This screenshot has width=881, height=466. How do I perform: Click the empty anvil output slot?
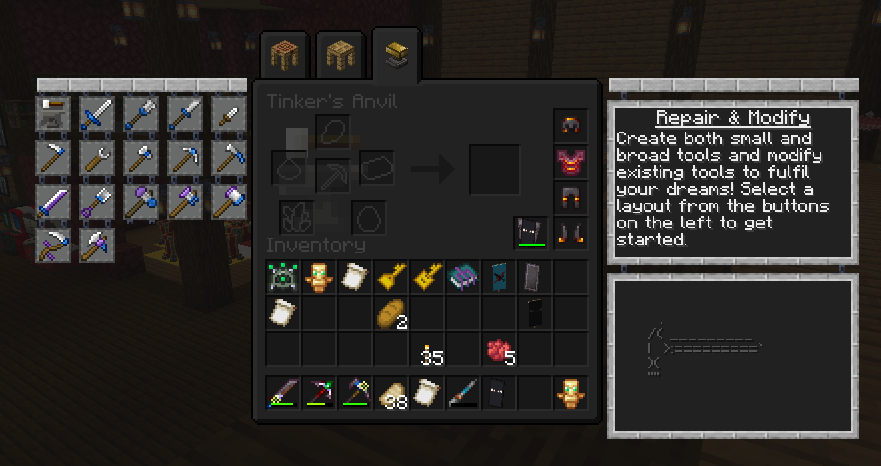(x=495, y=169)
